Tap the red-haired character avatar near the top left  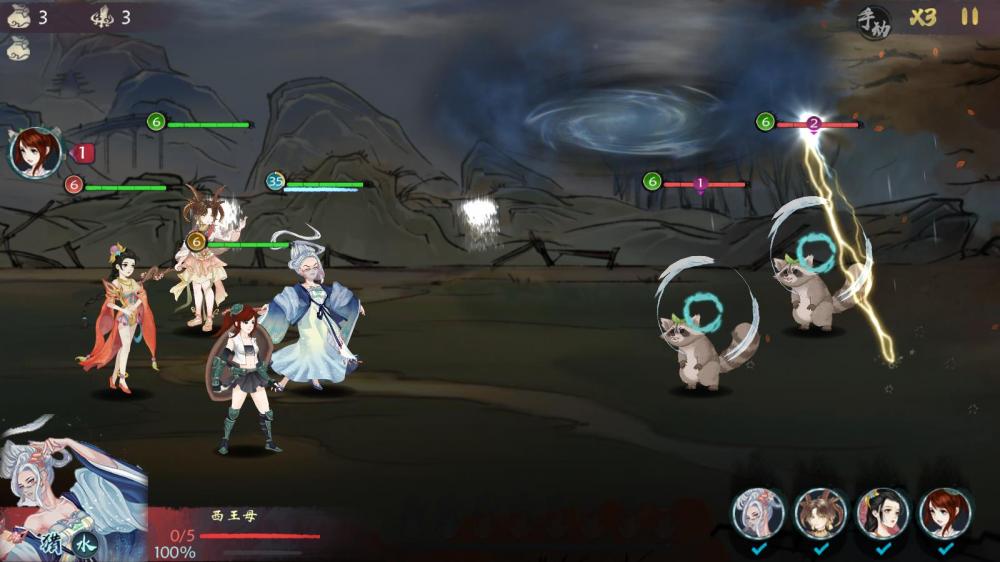tap(35, 153)
